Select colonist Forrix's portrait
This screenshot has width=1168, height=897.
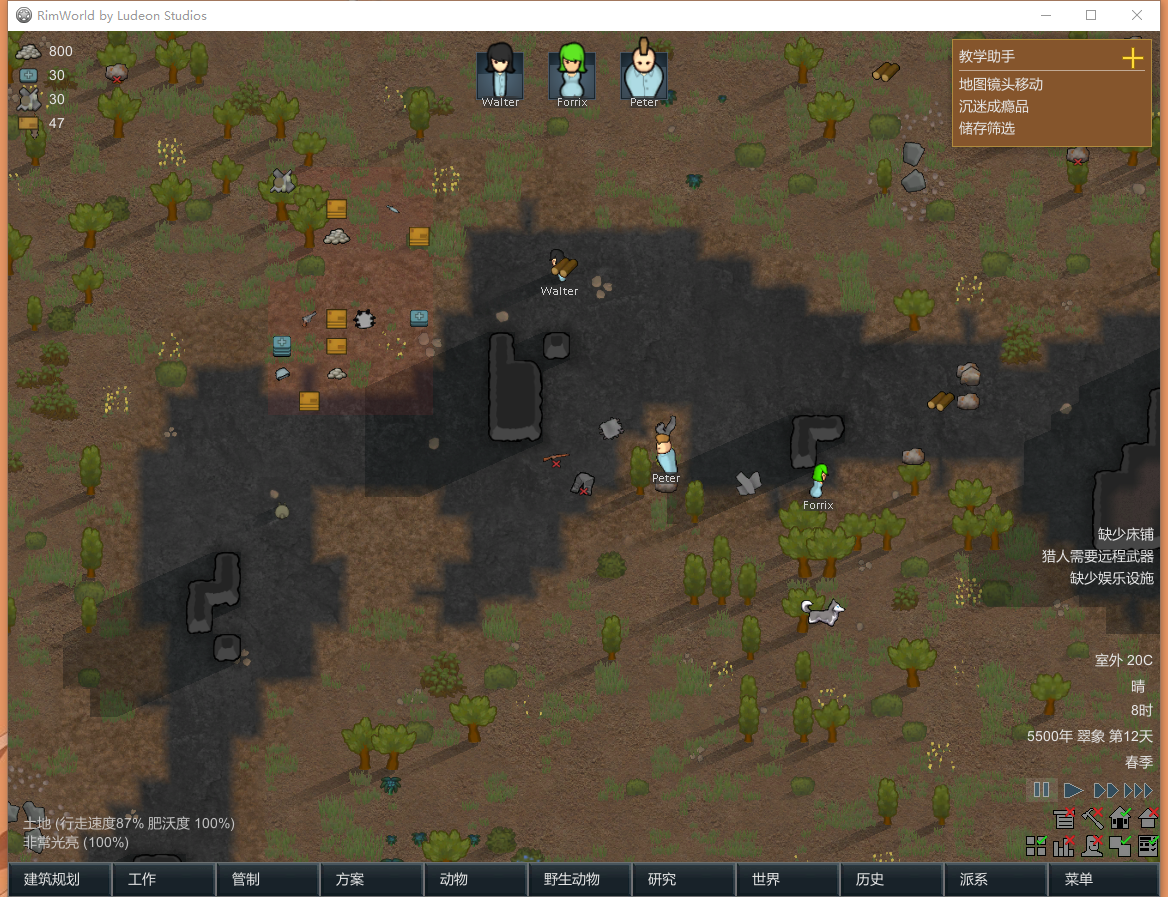click(x=572, y=72)
